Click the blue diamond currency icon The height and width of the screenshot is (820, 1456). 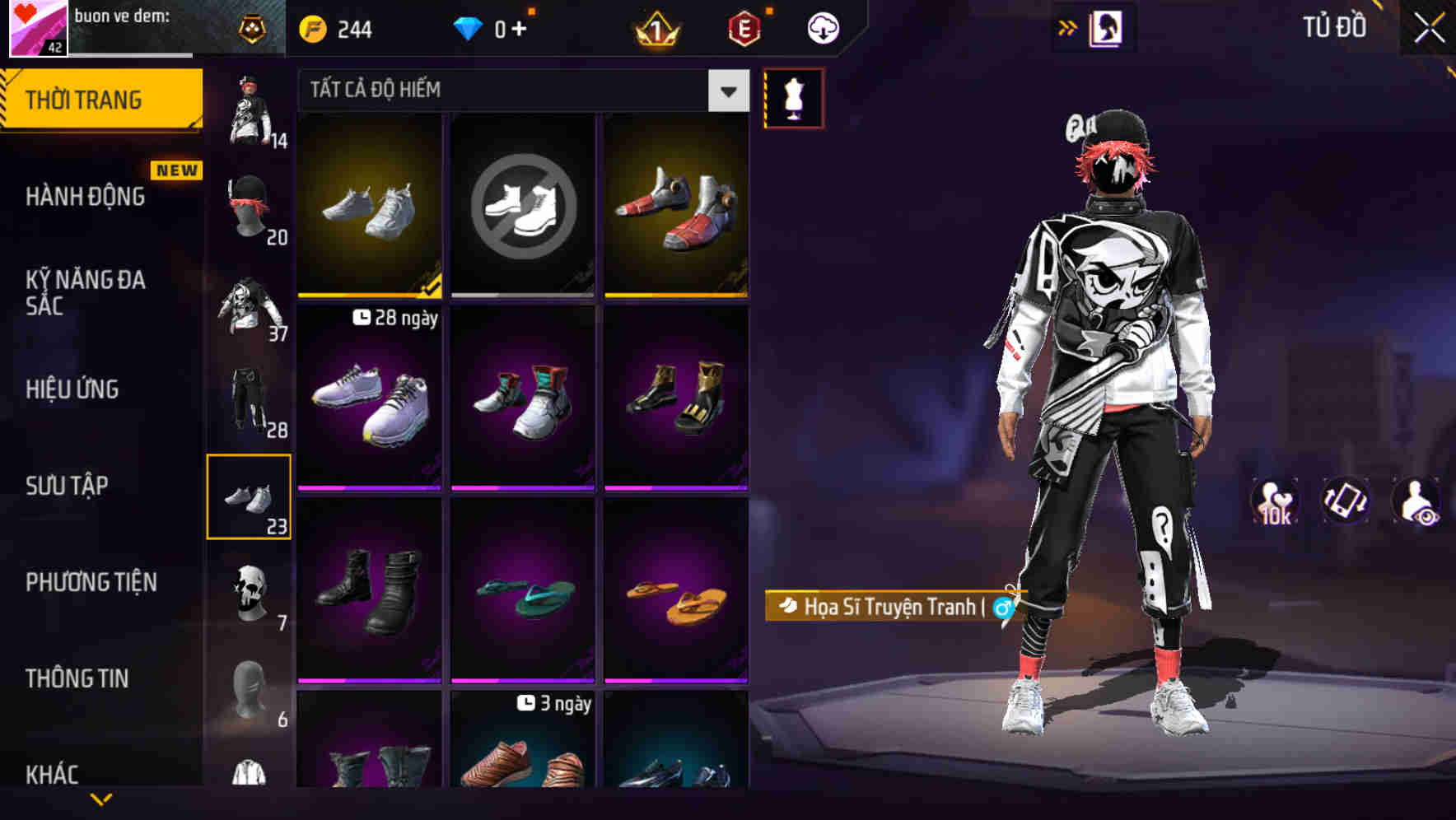(x=468, y=27)
